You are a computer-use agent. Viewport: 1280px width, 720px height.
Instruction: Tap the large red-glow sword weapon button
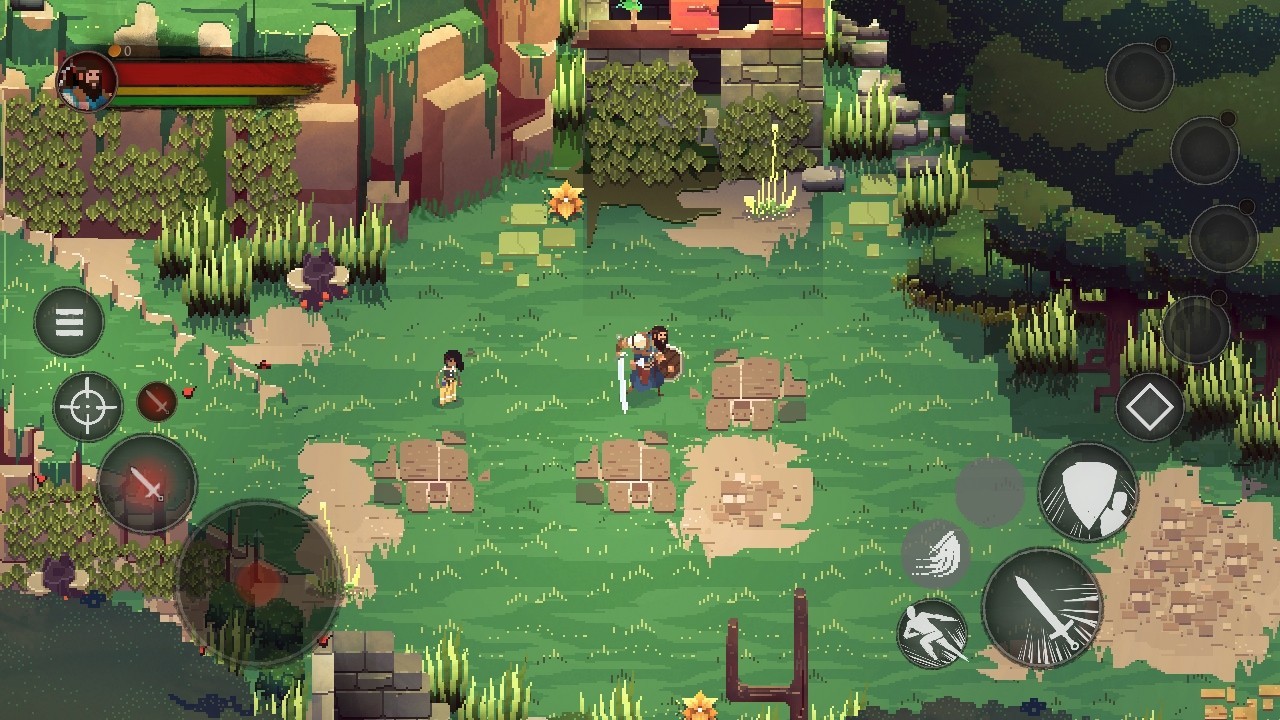click(x=147, y=484)
